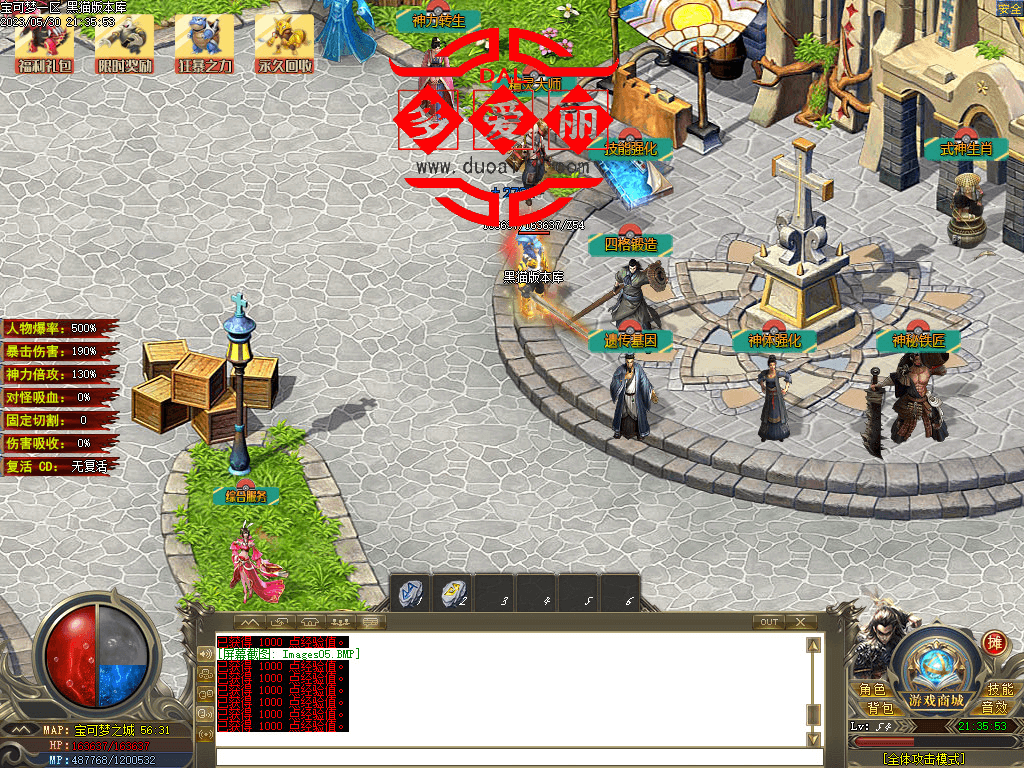Activate the 狂暴之力 berserk power icon
The width and height of the screenshot is (1024, 768).
pyautogui.click(x=204, y=44)
